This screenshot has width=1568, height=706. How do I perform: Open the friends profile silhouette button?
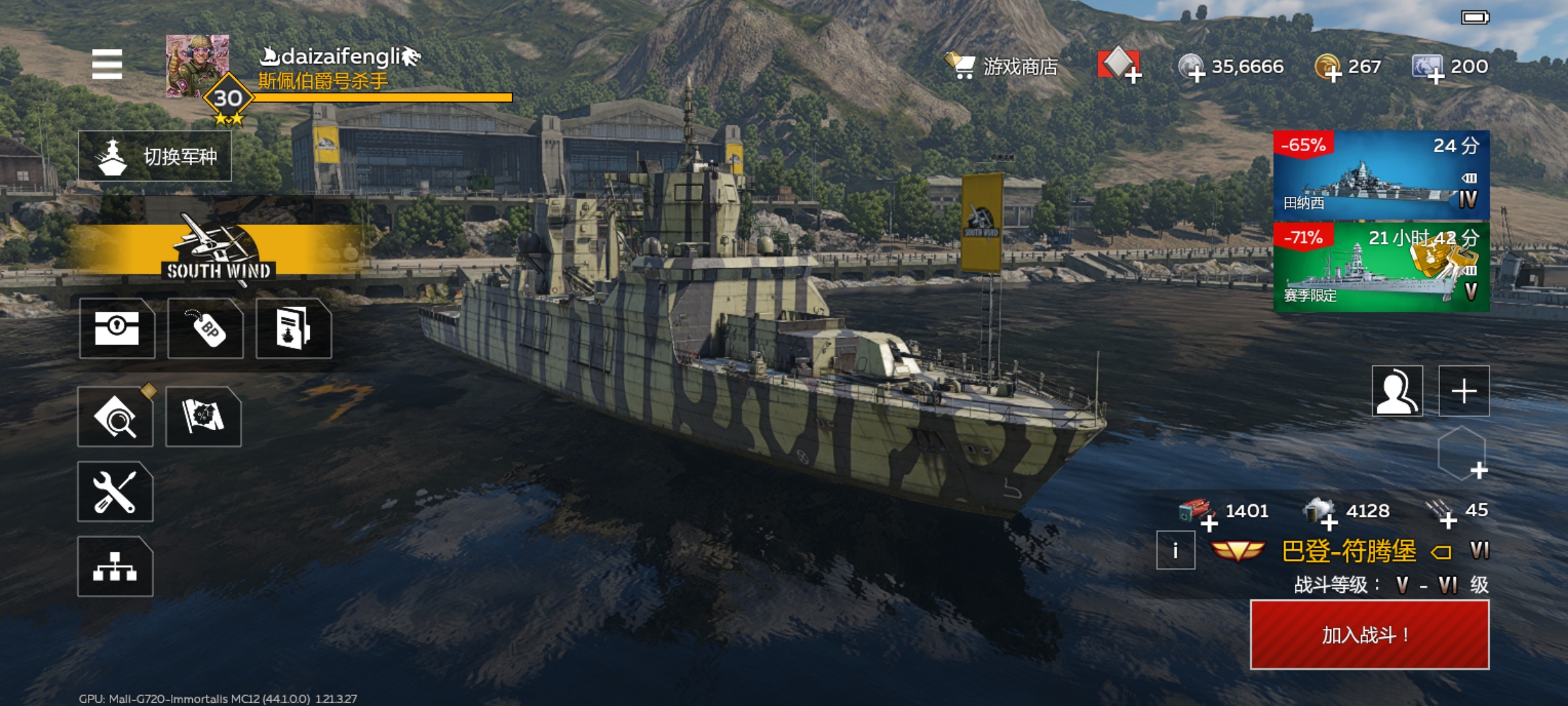pyautogui.click(x=1397, y=391)
